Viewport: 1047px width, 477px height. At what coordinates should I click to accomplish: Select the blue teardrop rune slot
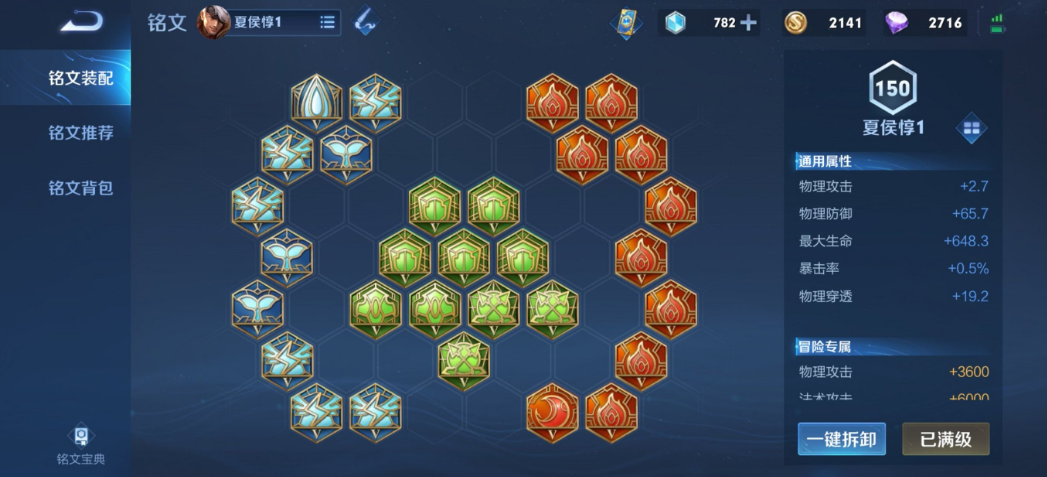316,100
